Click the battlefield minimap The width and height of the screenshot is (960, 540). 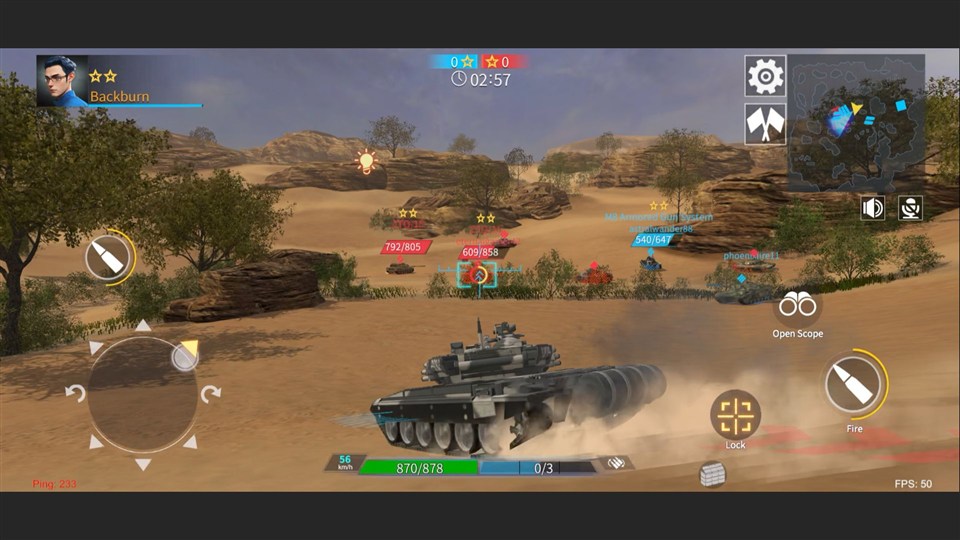[x=856, y=123]
